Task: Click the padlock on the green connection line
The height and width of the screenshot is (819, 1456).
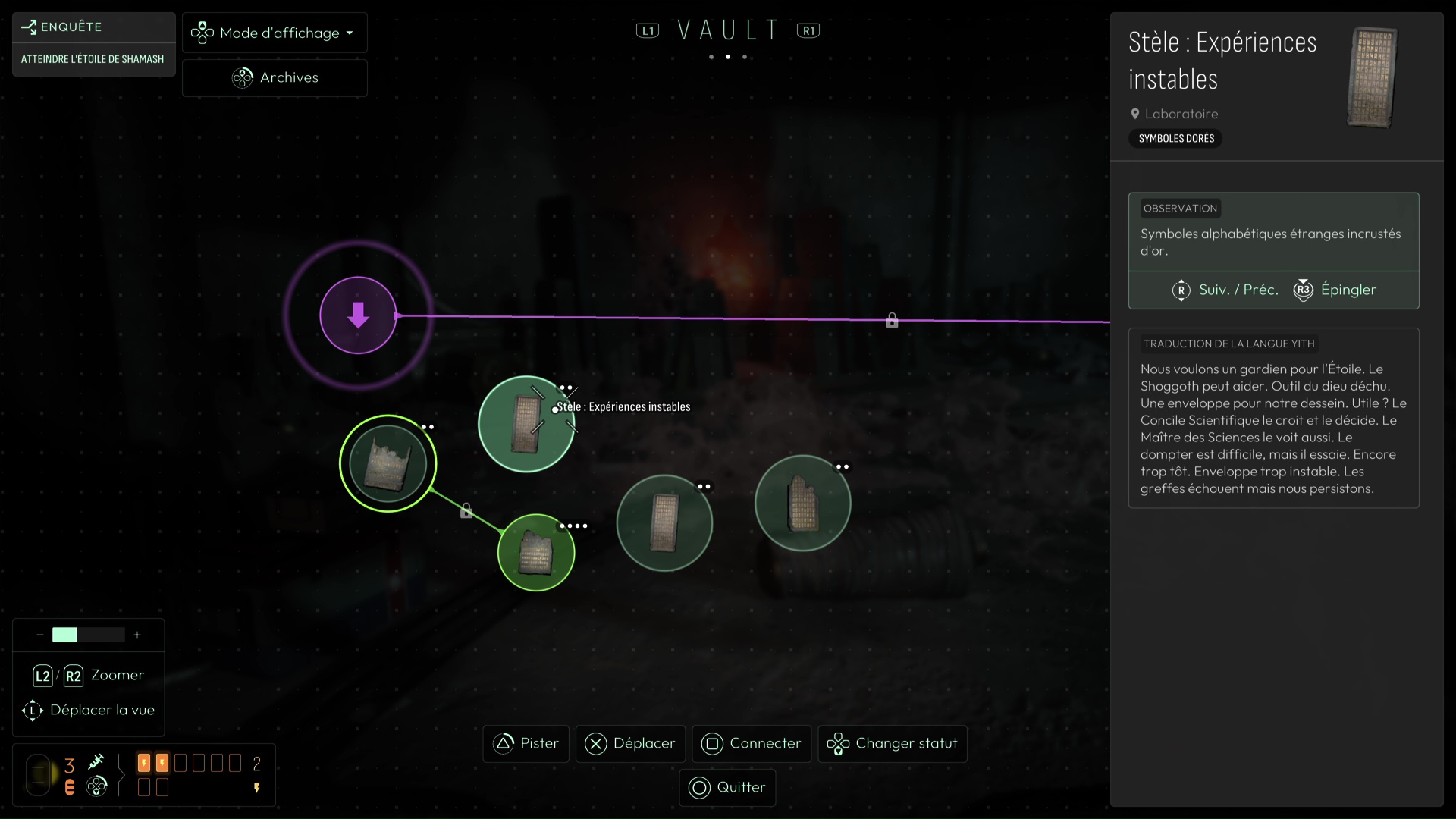Action: [x=466, y=511]
